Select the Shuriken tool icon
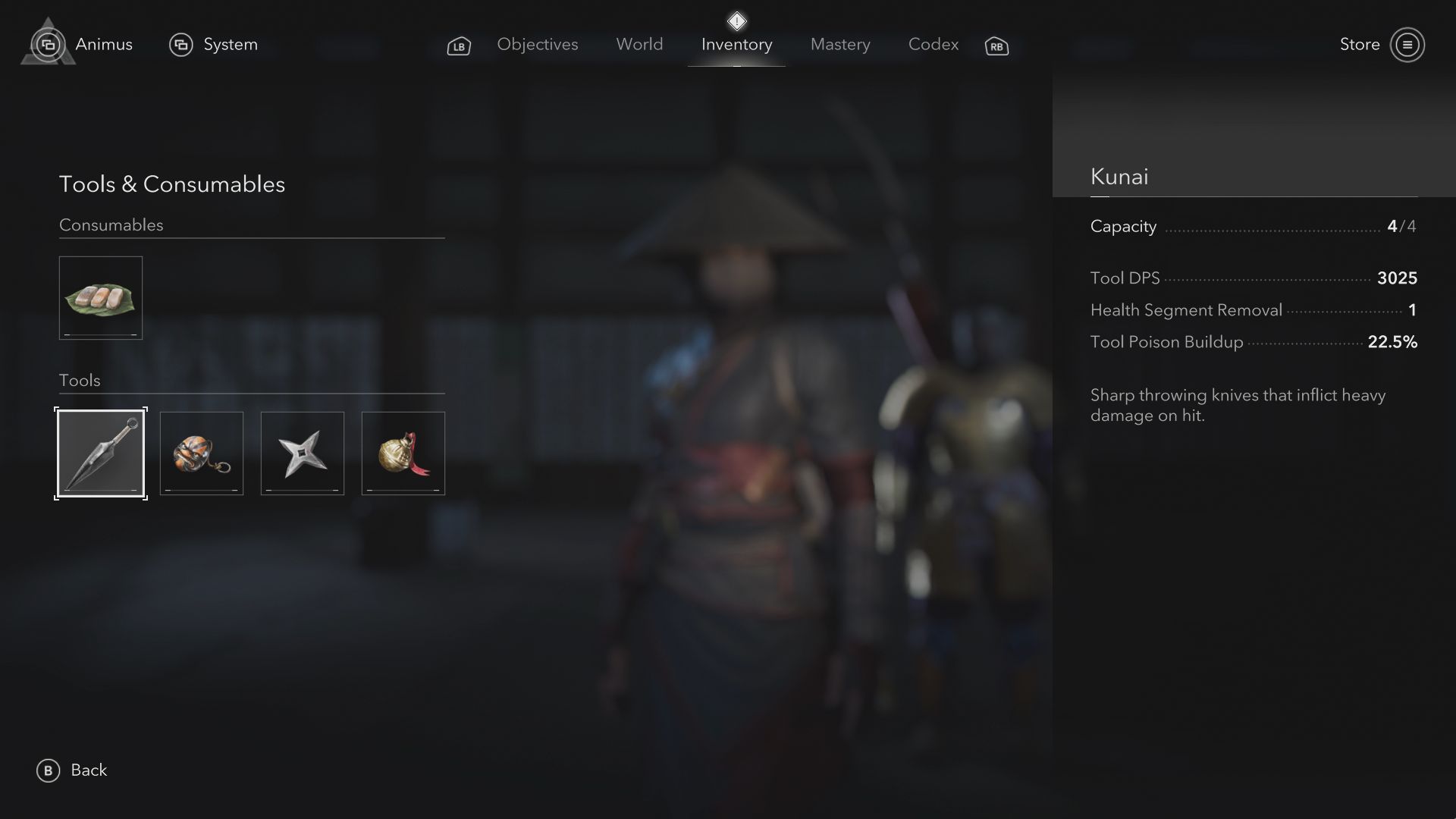The width and height of the screenshot is (1456, 819). (x=302, y=453)
